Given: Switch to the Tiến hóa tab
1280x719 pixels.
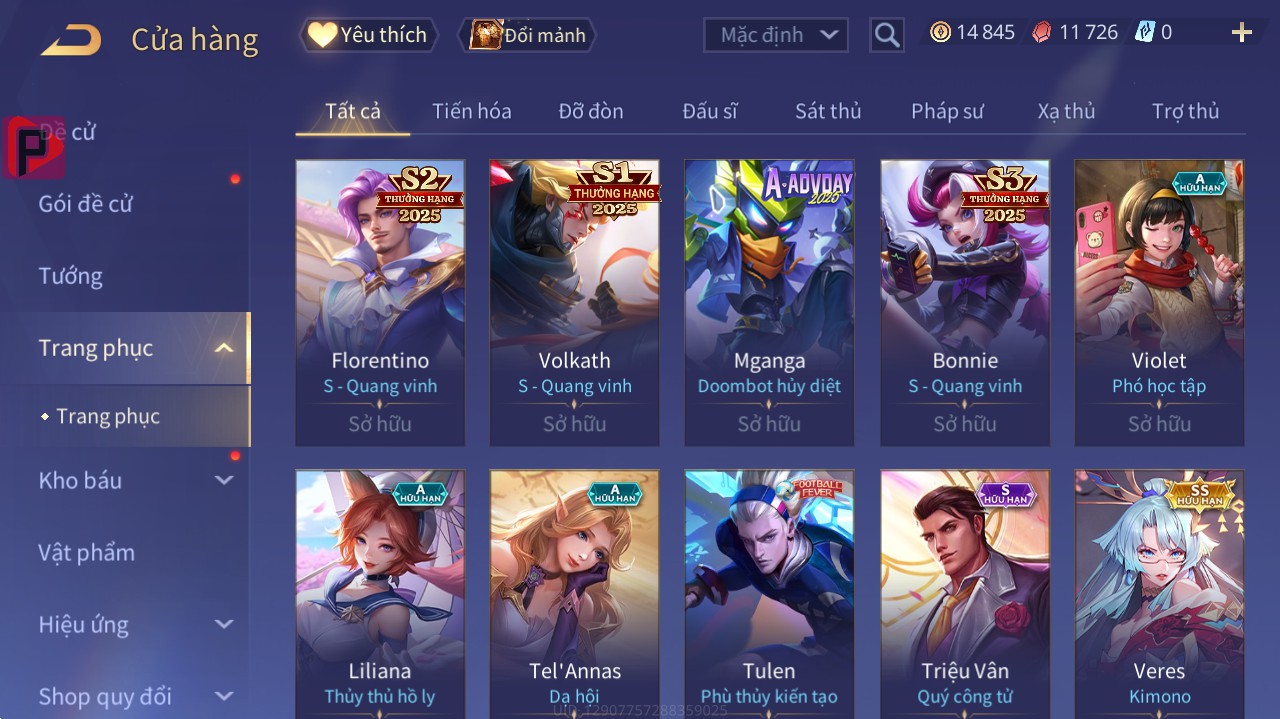Looking at the screenshot, I should coord(471,111).
